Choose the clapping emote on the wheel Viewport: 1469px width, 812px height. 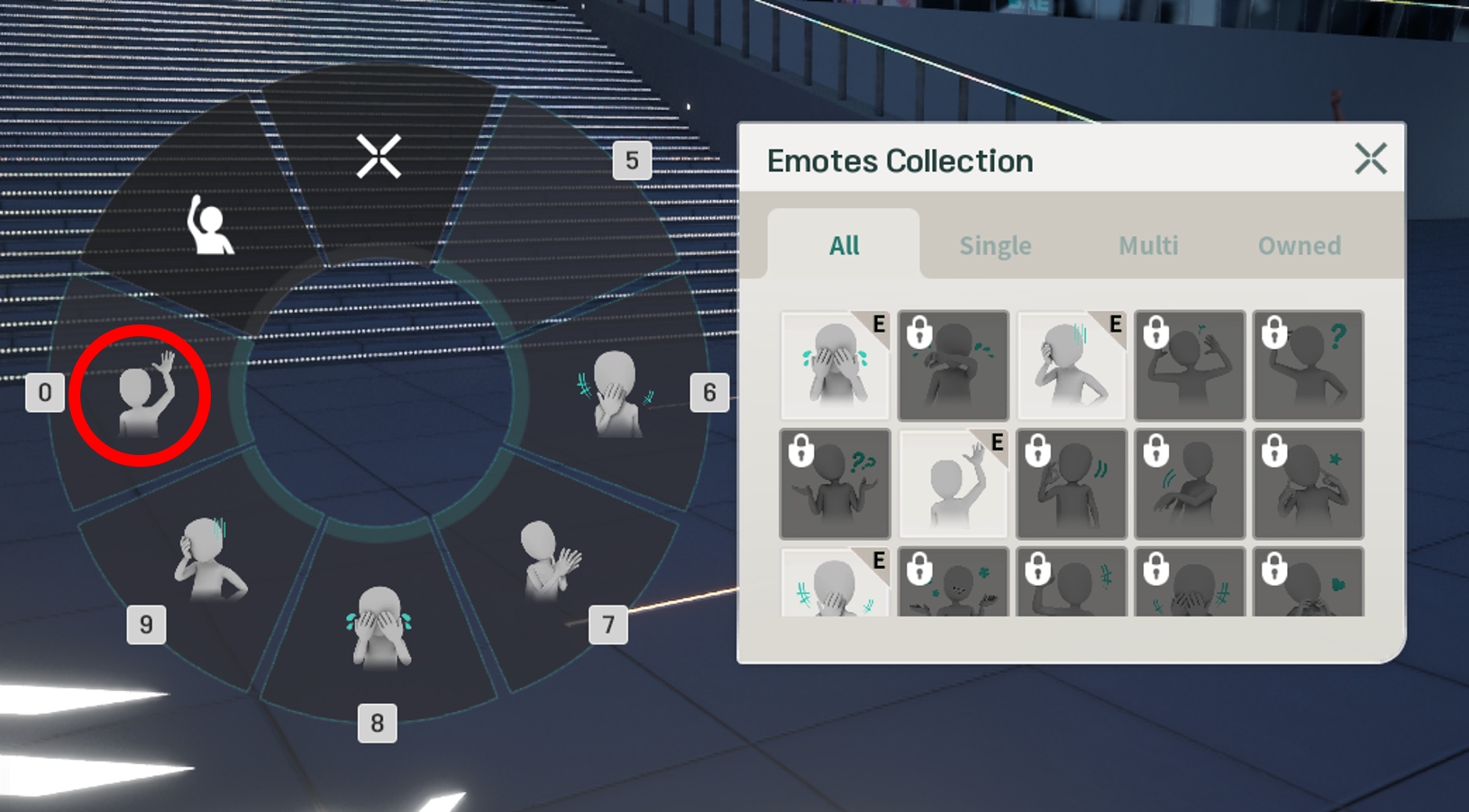pyautogui.click(x=550, y=561)
